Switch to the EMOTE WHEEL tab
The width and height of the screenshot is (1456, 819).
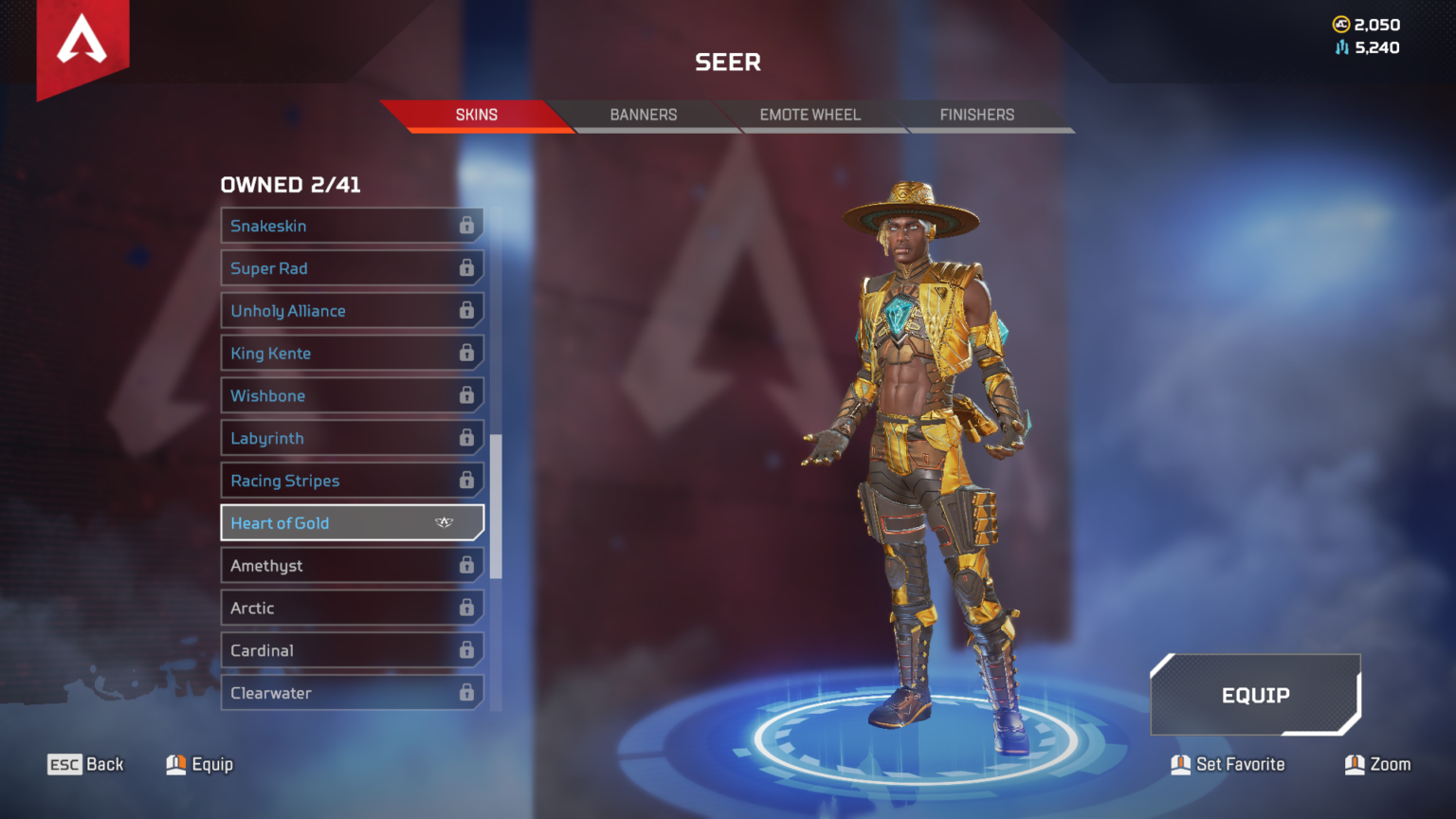[x=810, y=115]
